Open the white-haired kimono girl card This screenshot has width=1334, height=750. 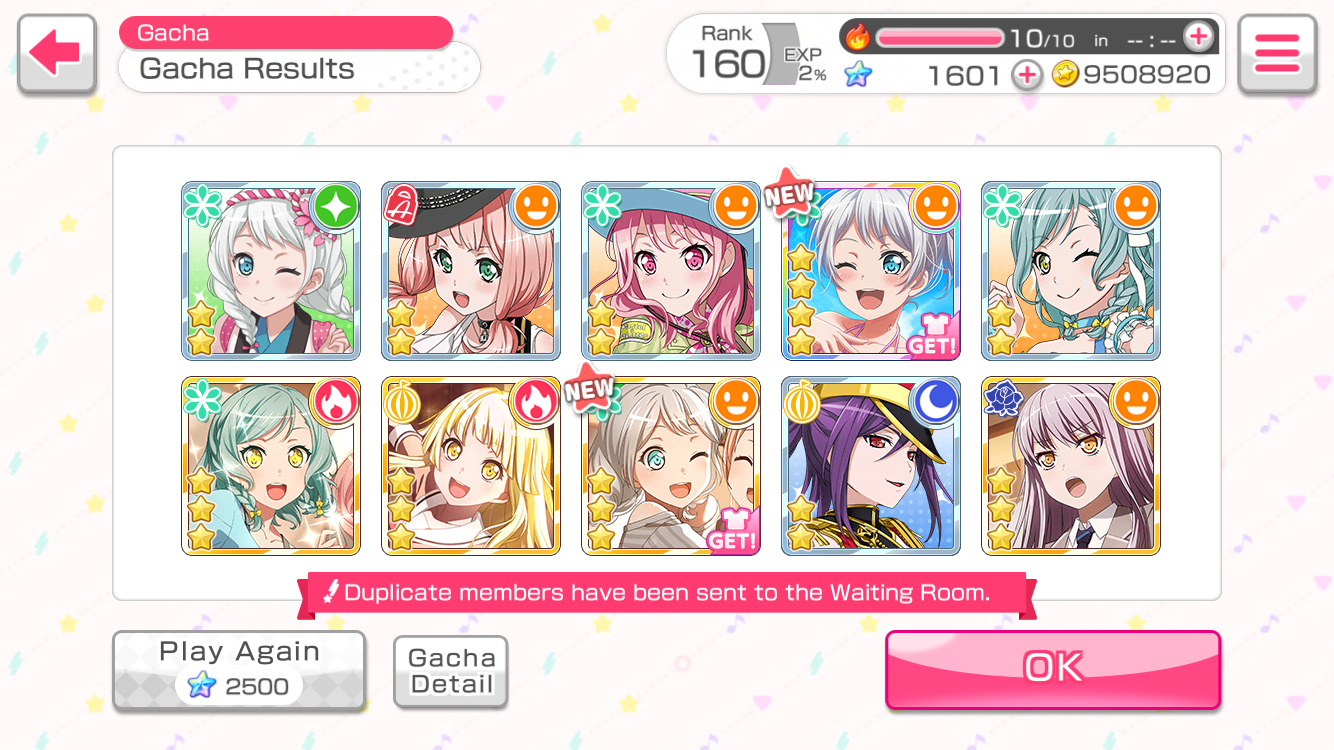pos(270,271)
